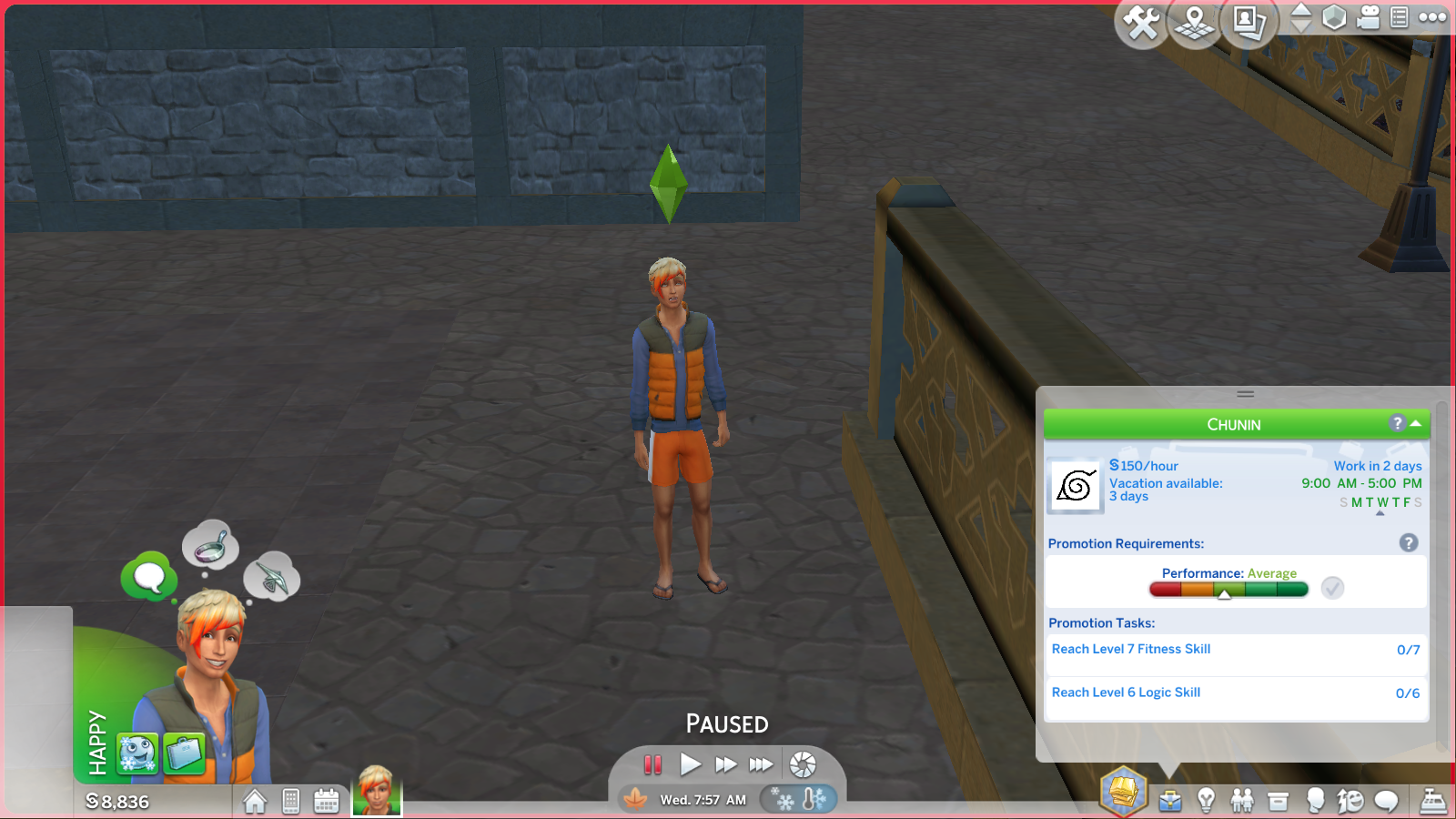Click the Chunin career help question mark
Image resolution: width=1456 pixels, height=819 pixels.
click(1398, 423)
